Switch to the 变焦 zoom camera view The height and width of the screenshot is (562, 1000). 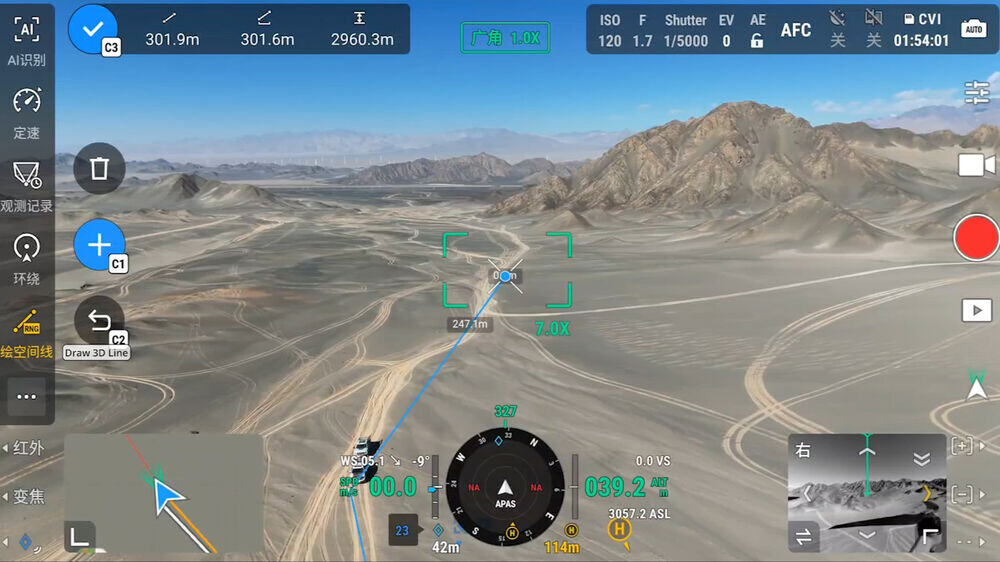tap(27, 497)
